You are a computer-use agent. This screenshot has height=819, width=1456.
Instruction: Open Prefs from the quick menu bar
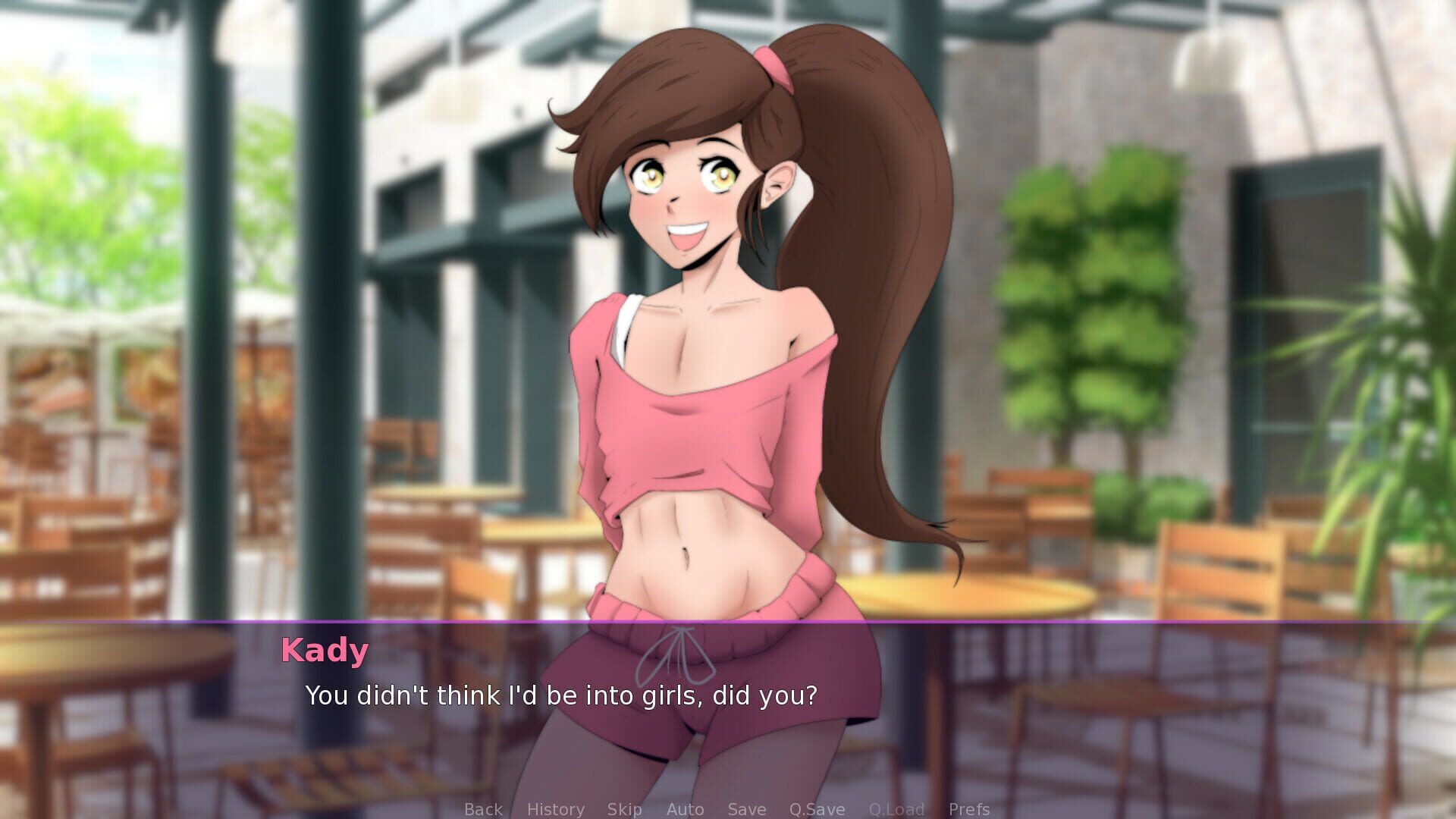(x=969, y=809)
